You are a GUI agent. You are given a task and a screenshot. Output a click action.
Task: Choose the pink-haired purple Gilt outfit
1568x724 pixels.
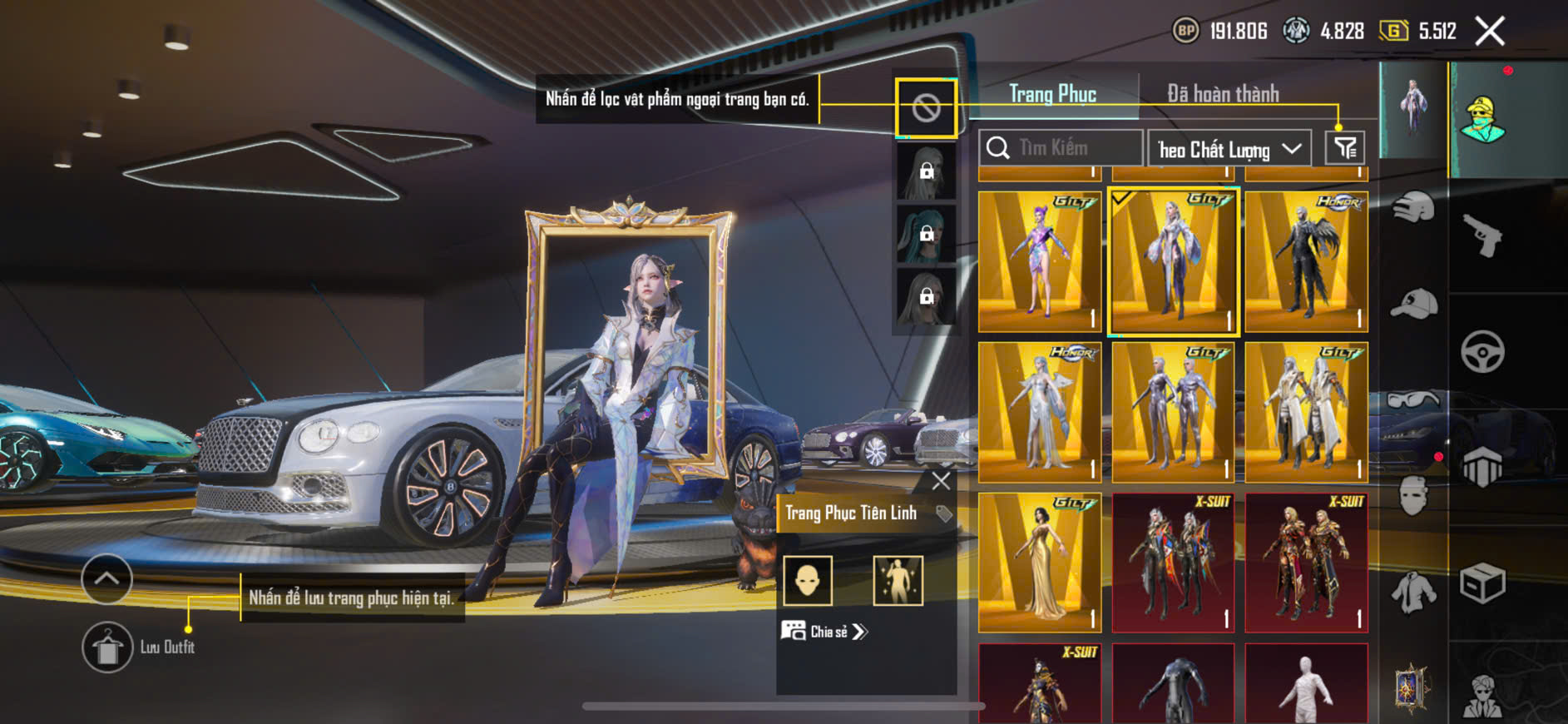tap(1039, 261)
